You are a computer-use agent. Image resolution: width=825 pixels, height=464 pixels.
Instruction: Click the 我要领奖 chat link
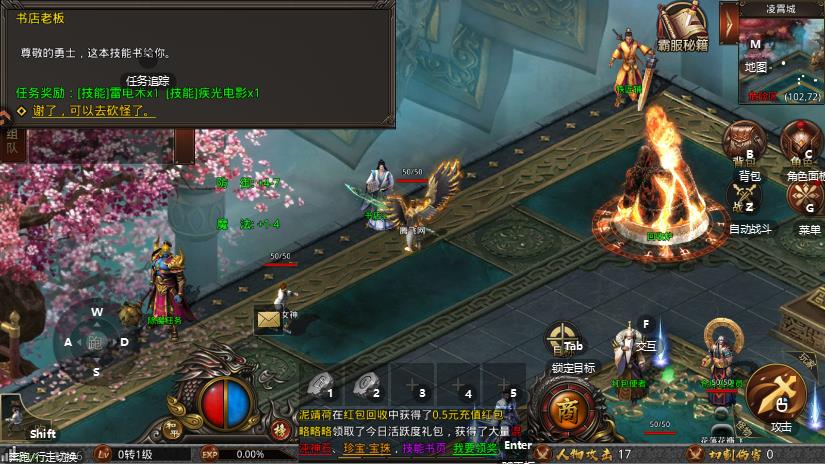[474, 449]
